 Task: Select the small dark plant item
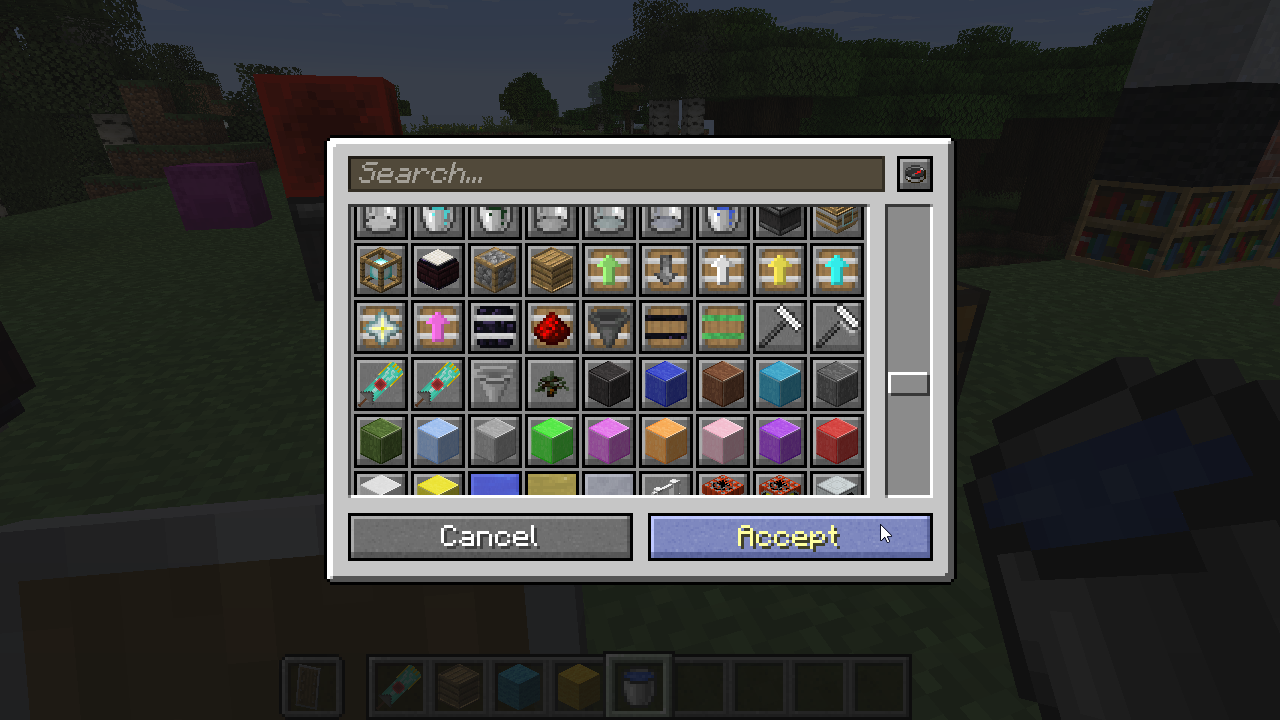(552, 384)
